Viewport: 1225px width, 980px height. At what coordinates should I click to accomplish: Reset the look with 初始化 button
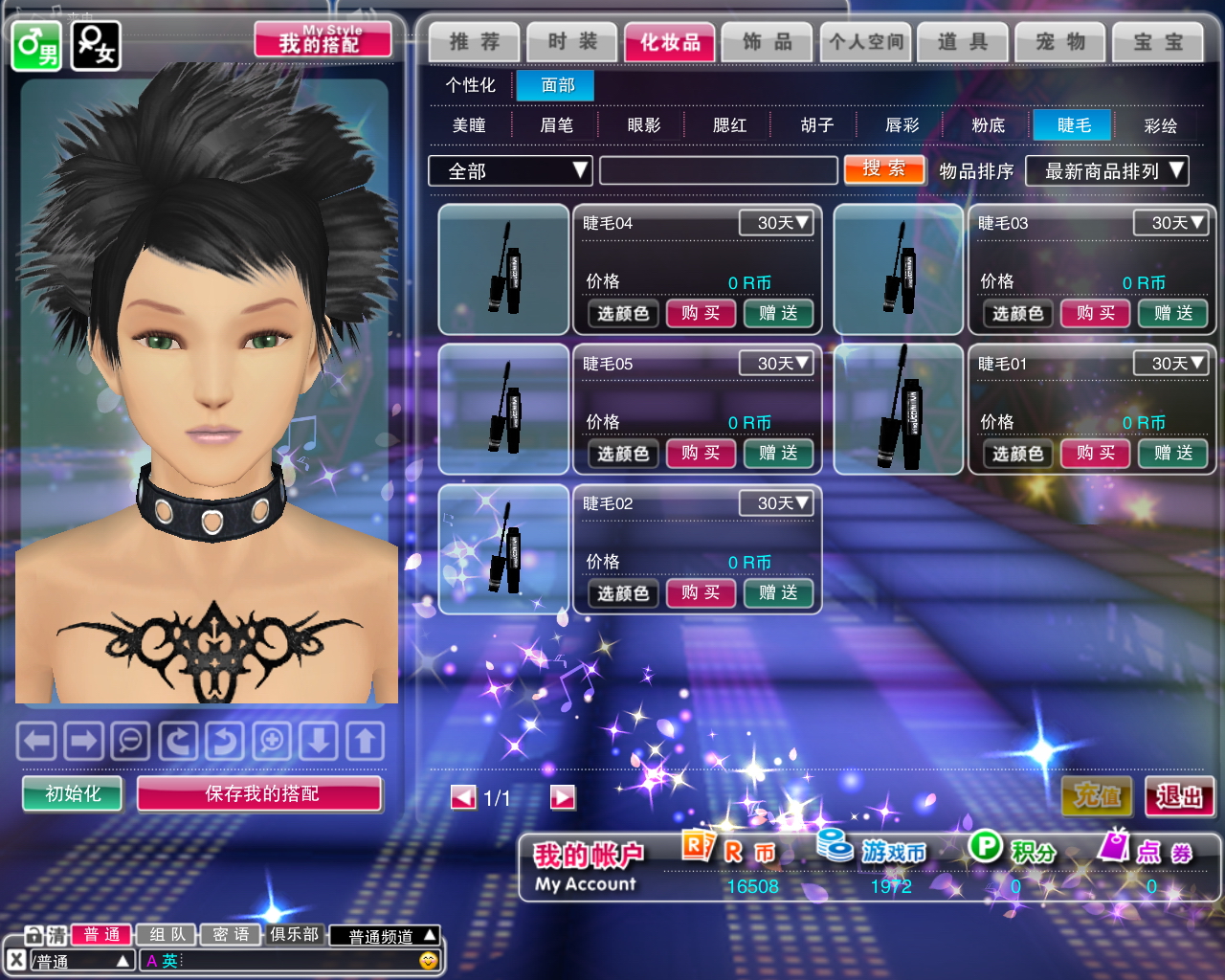coord(73,793)
